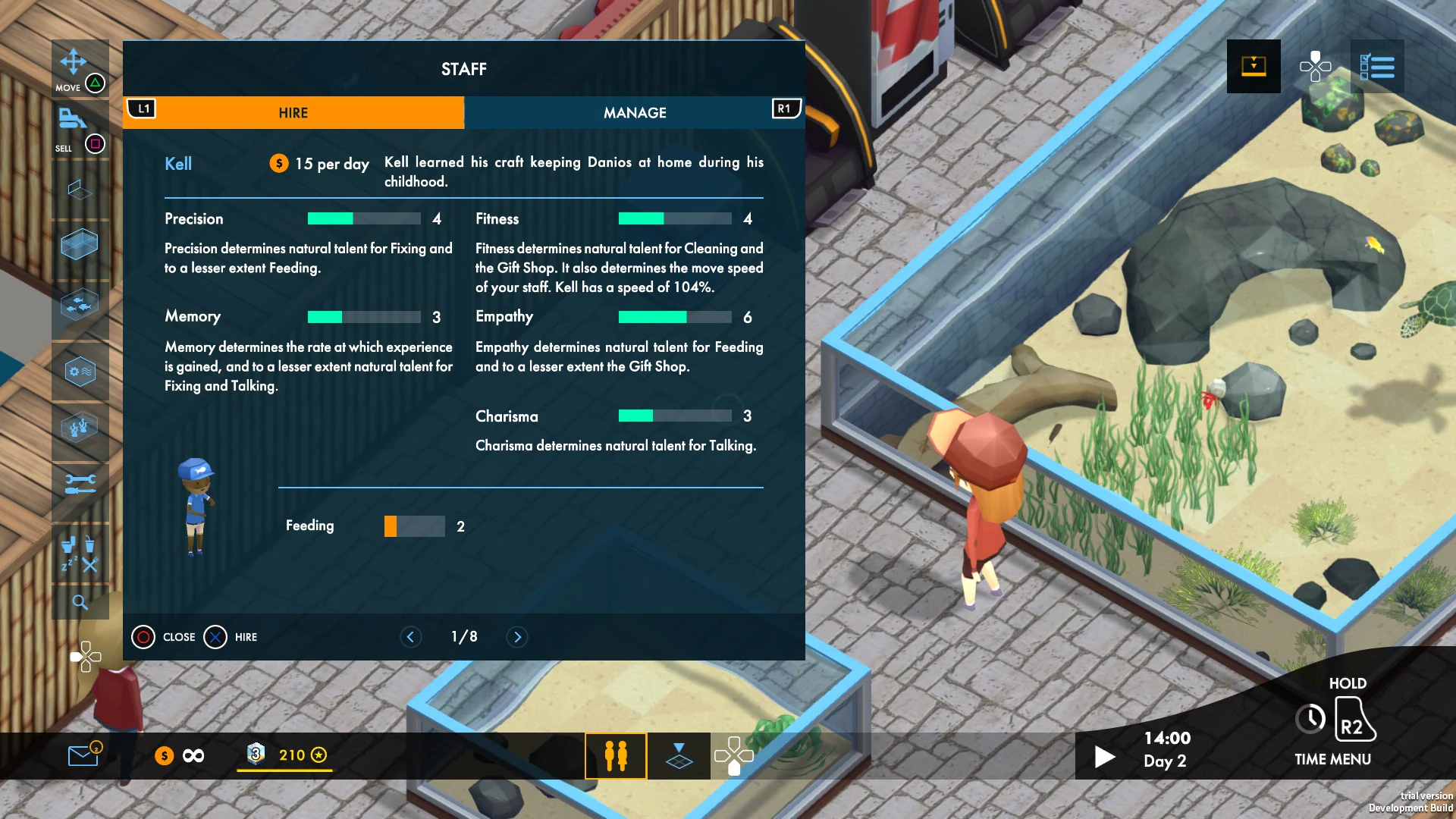Go back to previous candidate with left arrow

411,637
